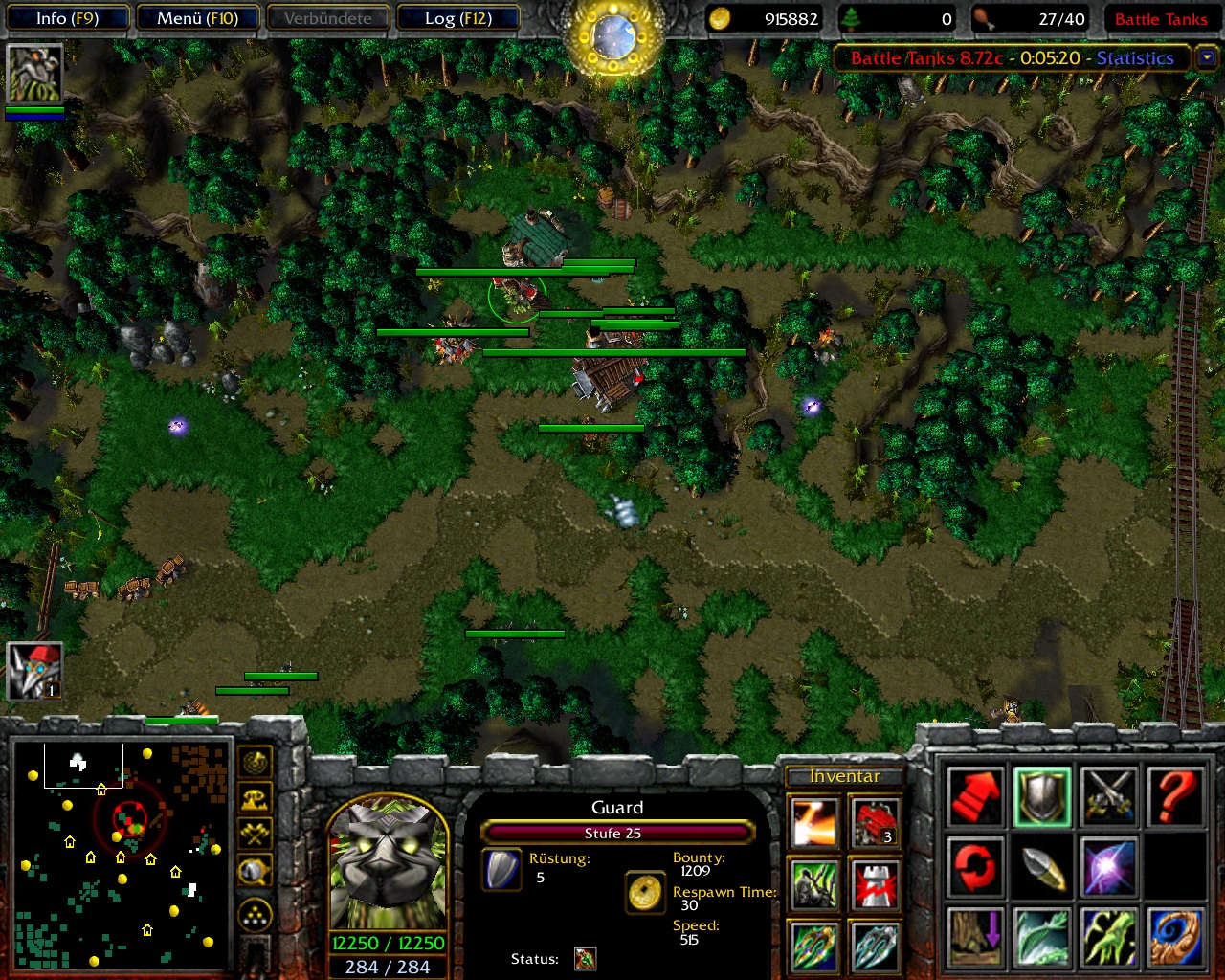Image resolution: width=1225 pixels, height=980 pixels.
Task: Toggle minimap creep camp display button
Action: point(255,870)
